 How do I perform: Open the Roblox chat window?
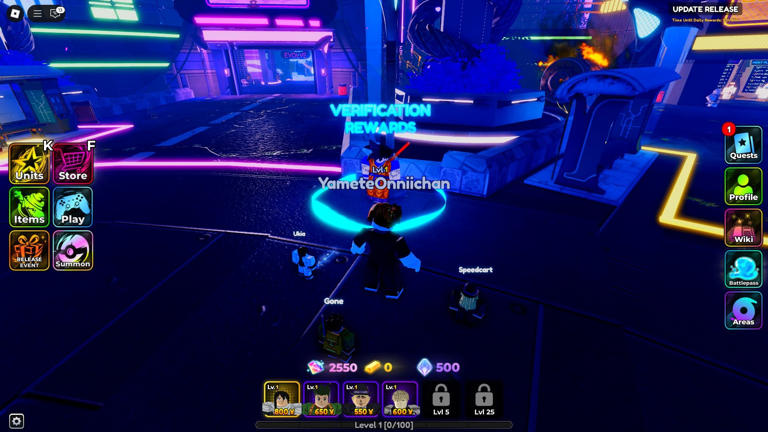tap(56, 13)
